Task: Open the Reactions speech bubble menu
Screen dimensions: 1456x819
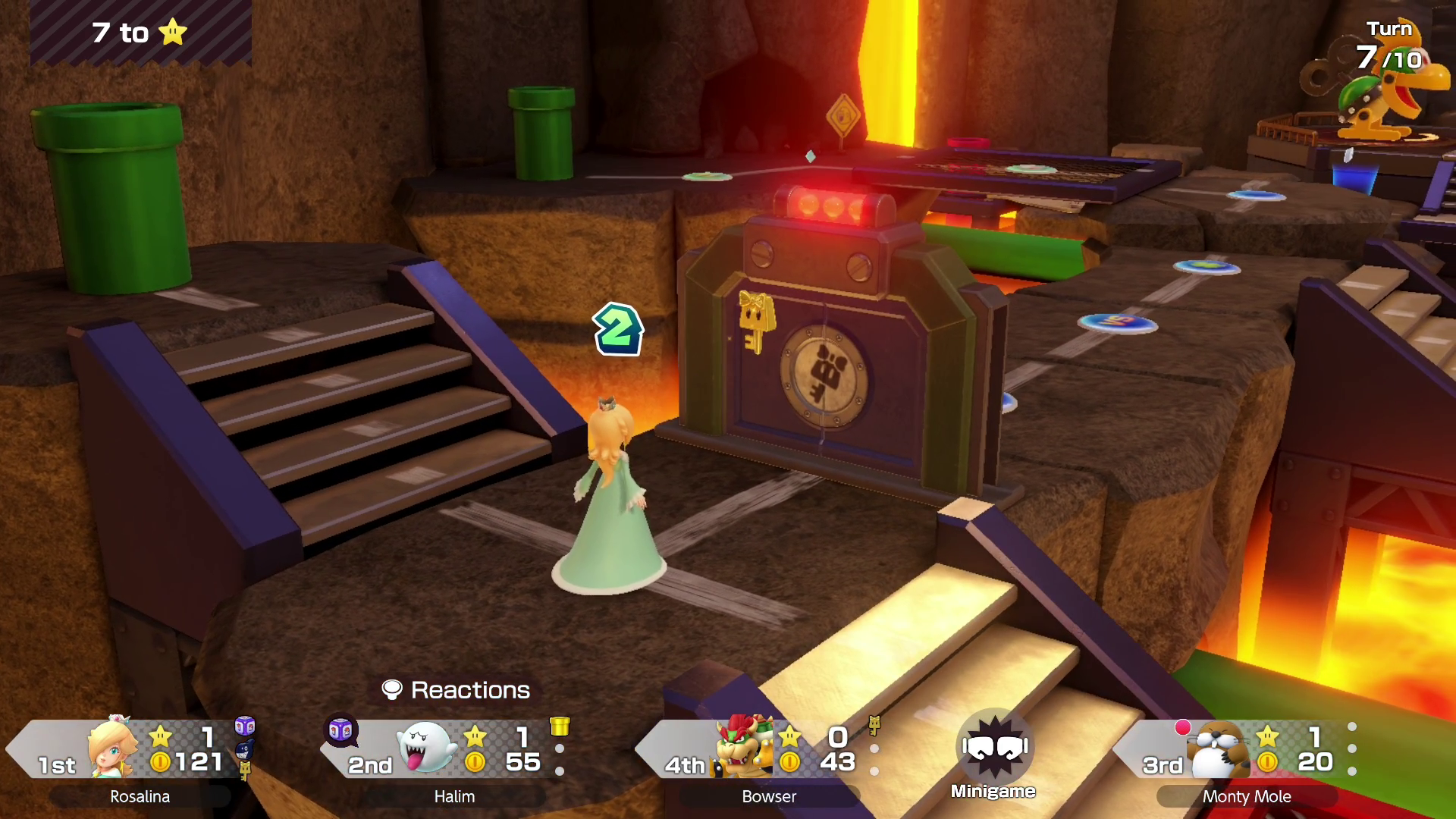Action: (x=456, y=690)
